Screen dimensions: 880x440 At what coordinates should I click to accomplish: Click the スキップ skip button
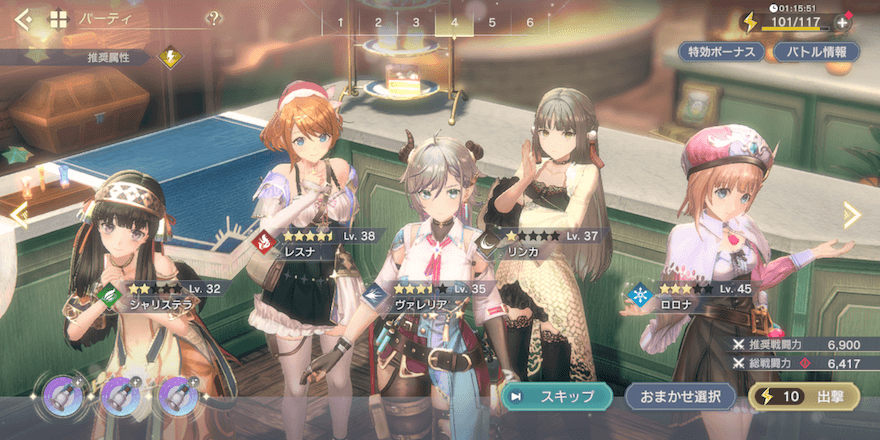557,396
